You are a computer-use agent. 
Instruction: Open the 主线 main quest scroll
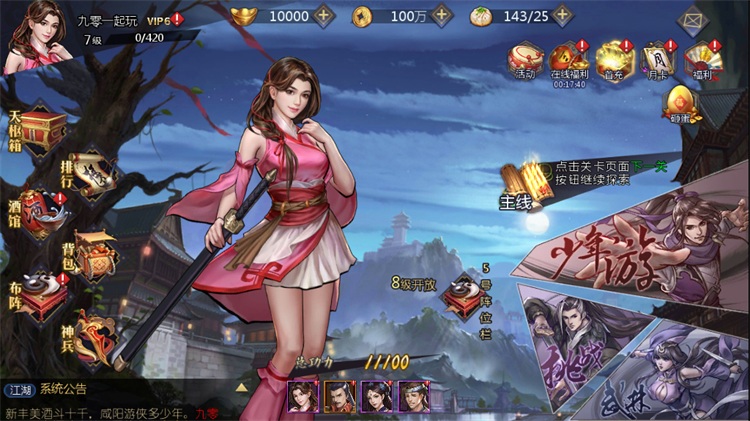coord(520,185)
